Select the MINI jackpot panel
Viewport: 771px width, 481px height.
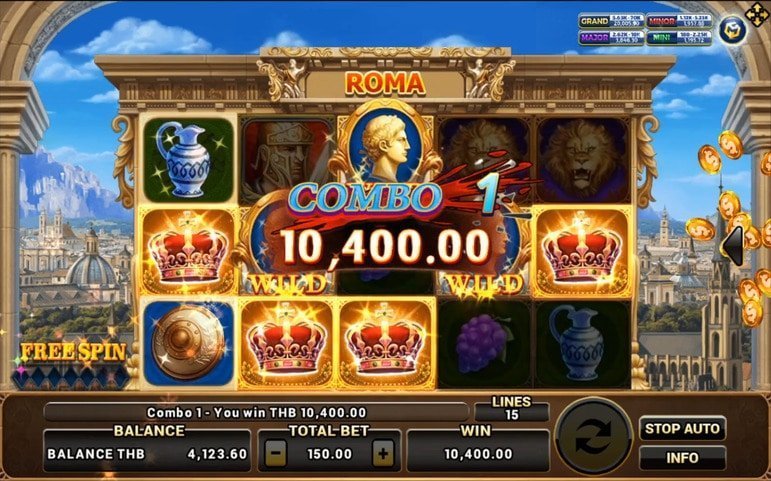pyautogui.click(x=676, y=39)
